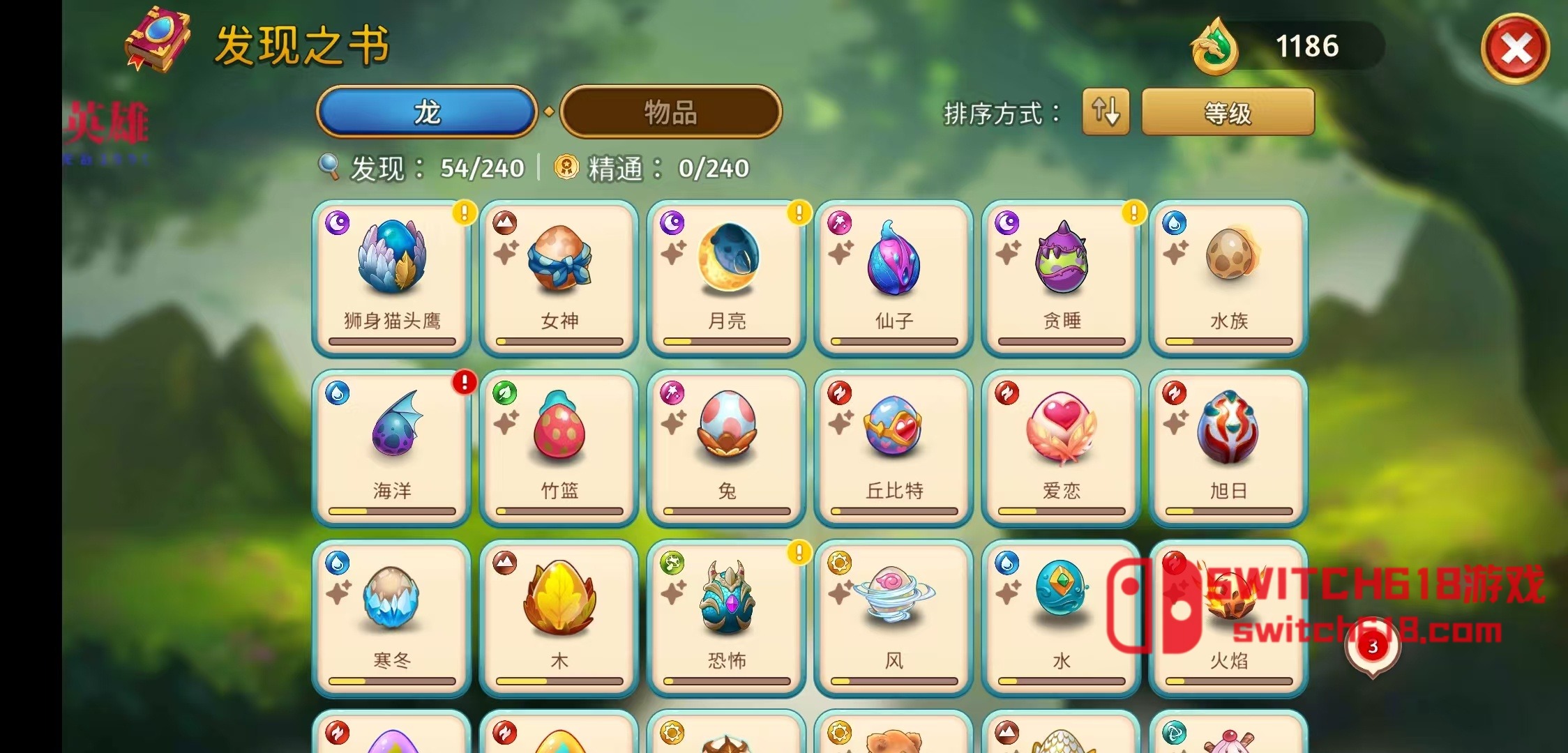1568x753 pixels.
Task: Open the 女神 egg card
Action: 559,277
